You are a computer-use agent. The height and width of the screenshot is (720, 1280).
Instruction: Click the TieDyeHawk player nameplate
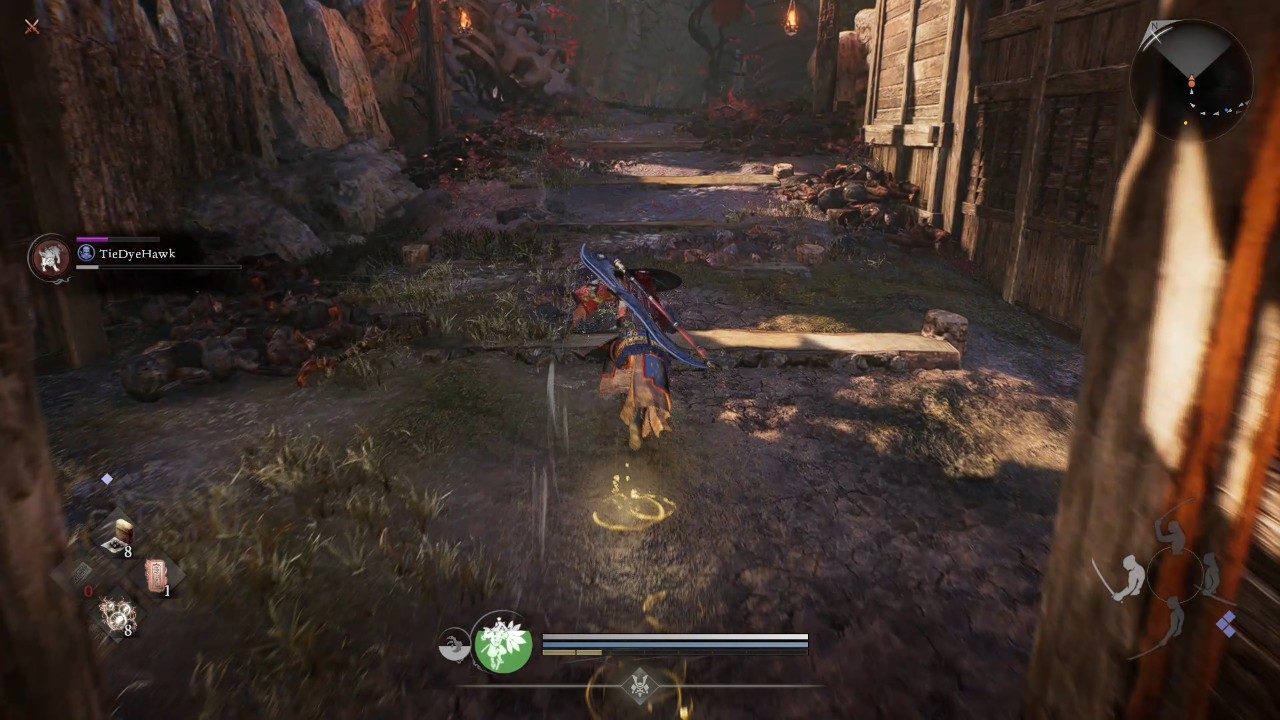137,253
